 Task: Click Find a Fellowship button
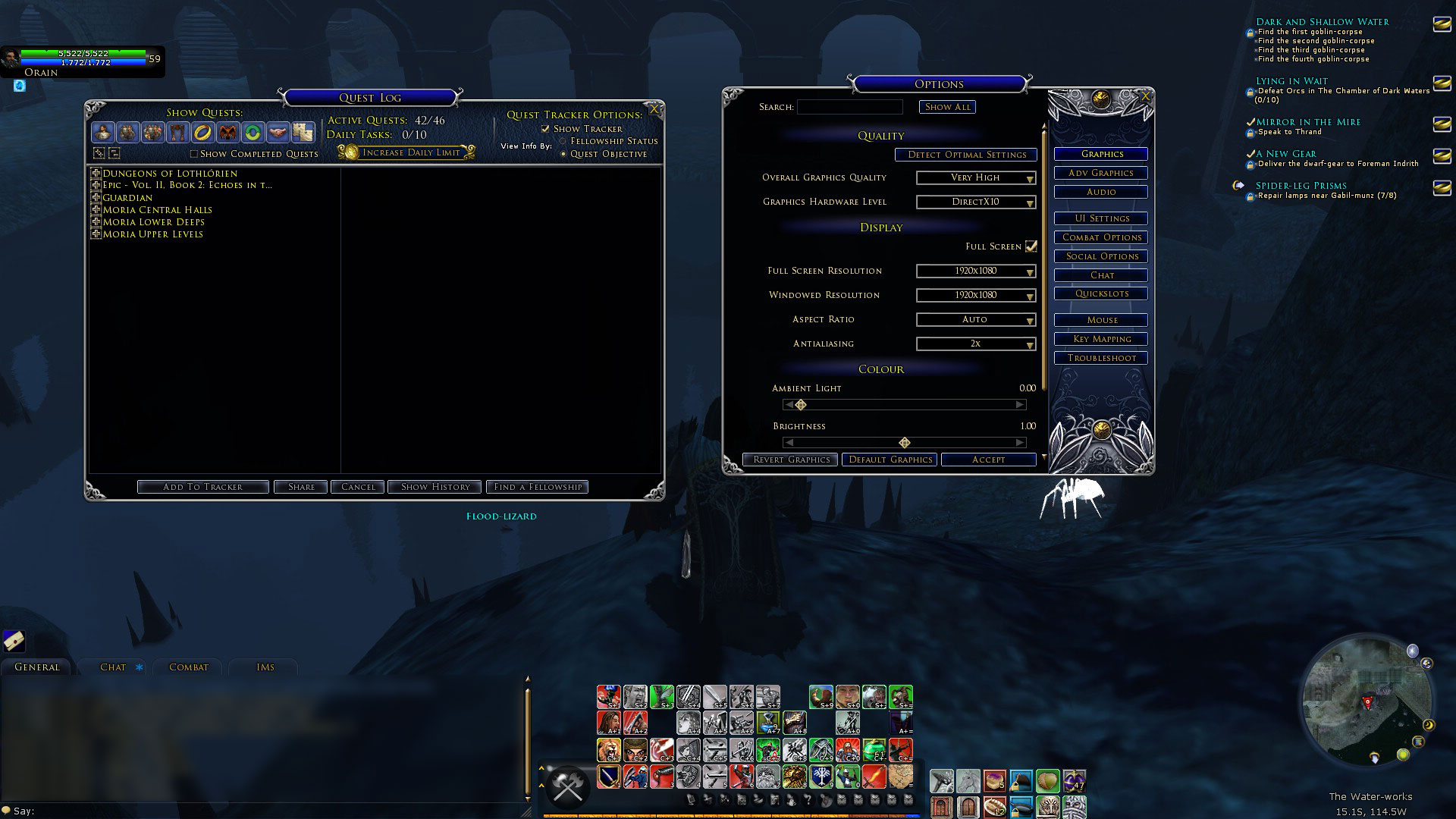[538, 487]
